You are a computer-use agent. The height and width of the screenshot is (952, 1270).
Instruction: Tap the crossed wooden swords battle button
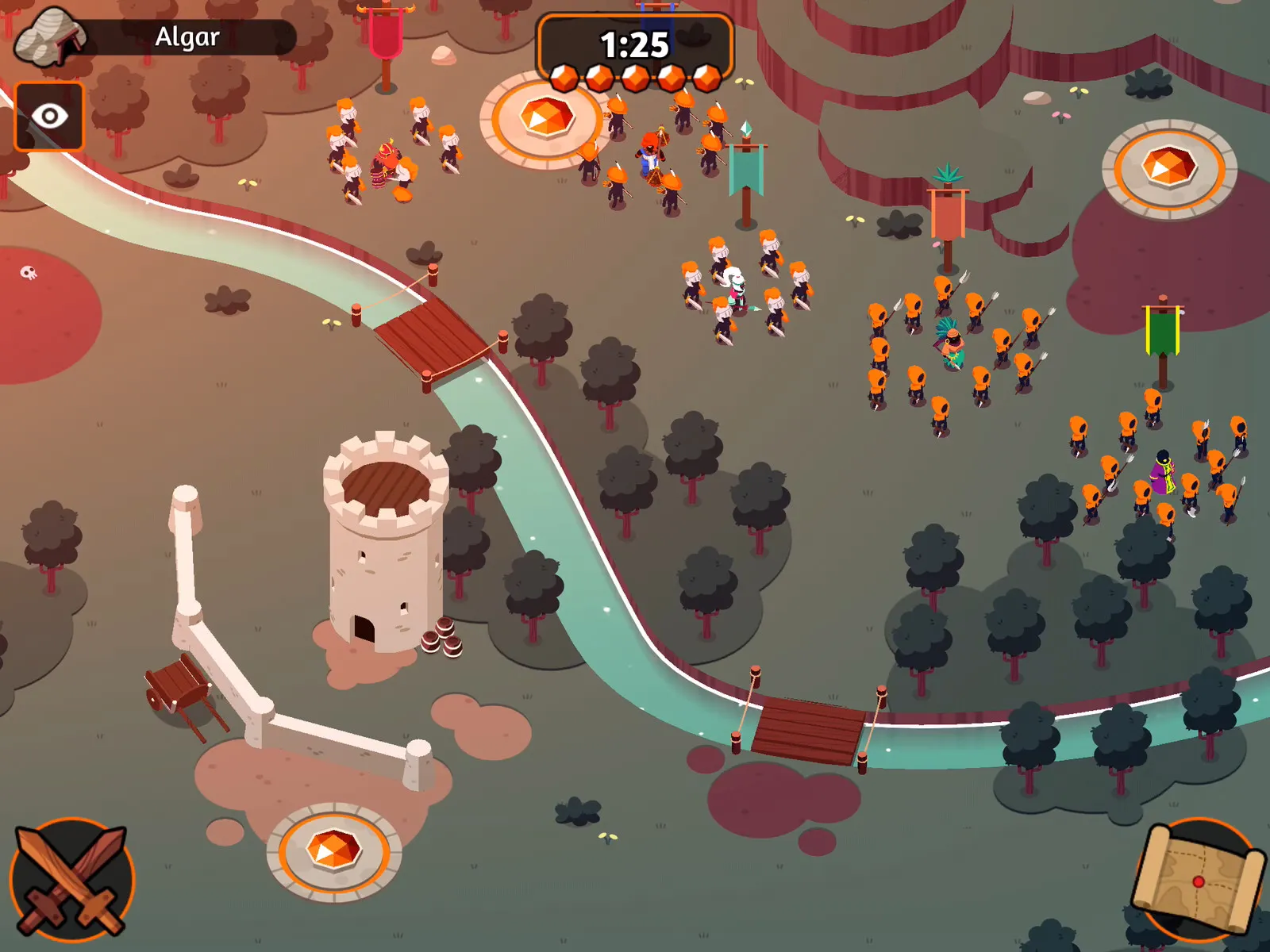tap(71, 879)
